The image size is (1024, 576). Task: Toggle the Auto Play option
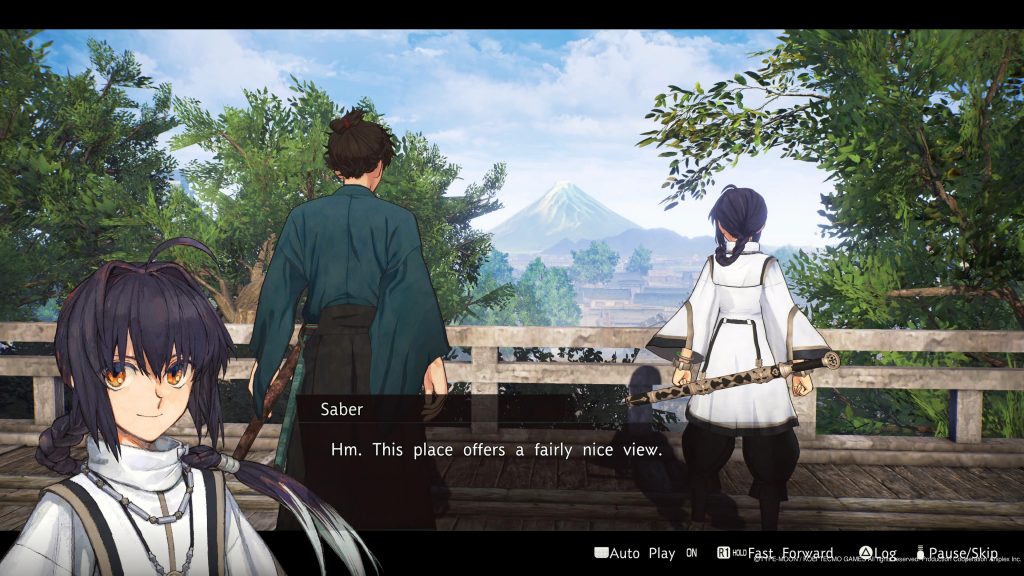click(640, 553)
